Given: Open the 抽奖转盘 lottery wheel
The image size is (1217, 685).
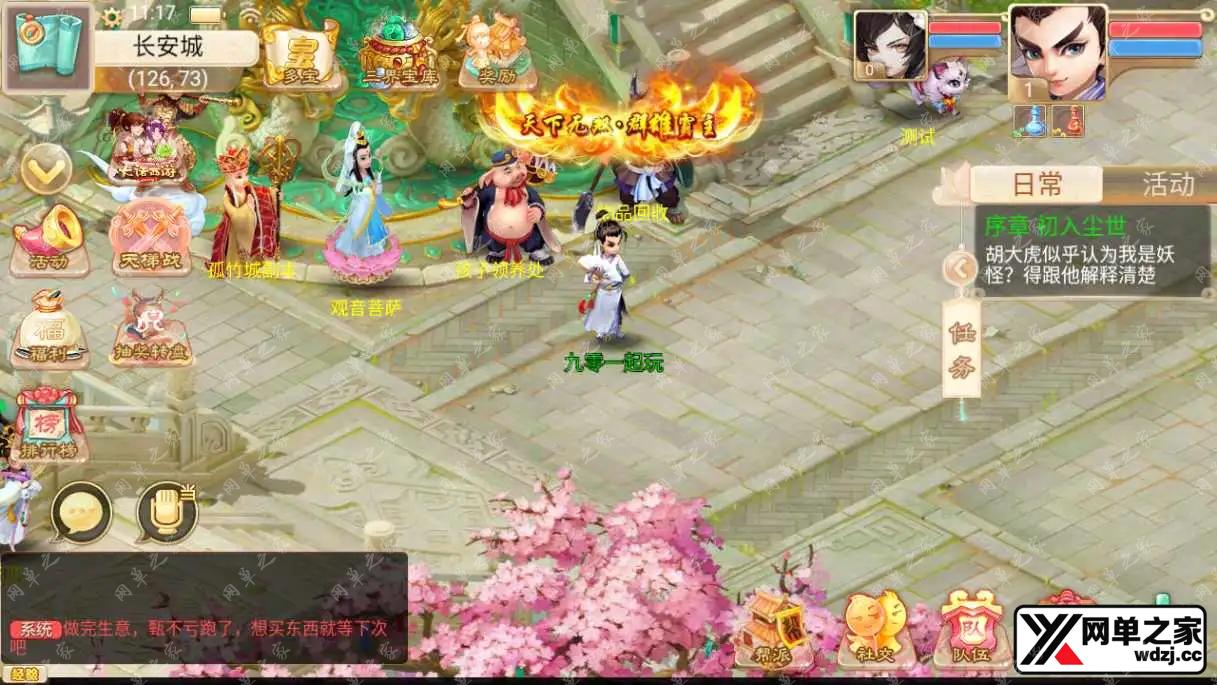Looking at the screenshot, I should 151,330.
